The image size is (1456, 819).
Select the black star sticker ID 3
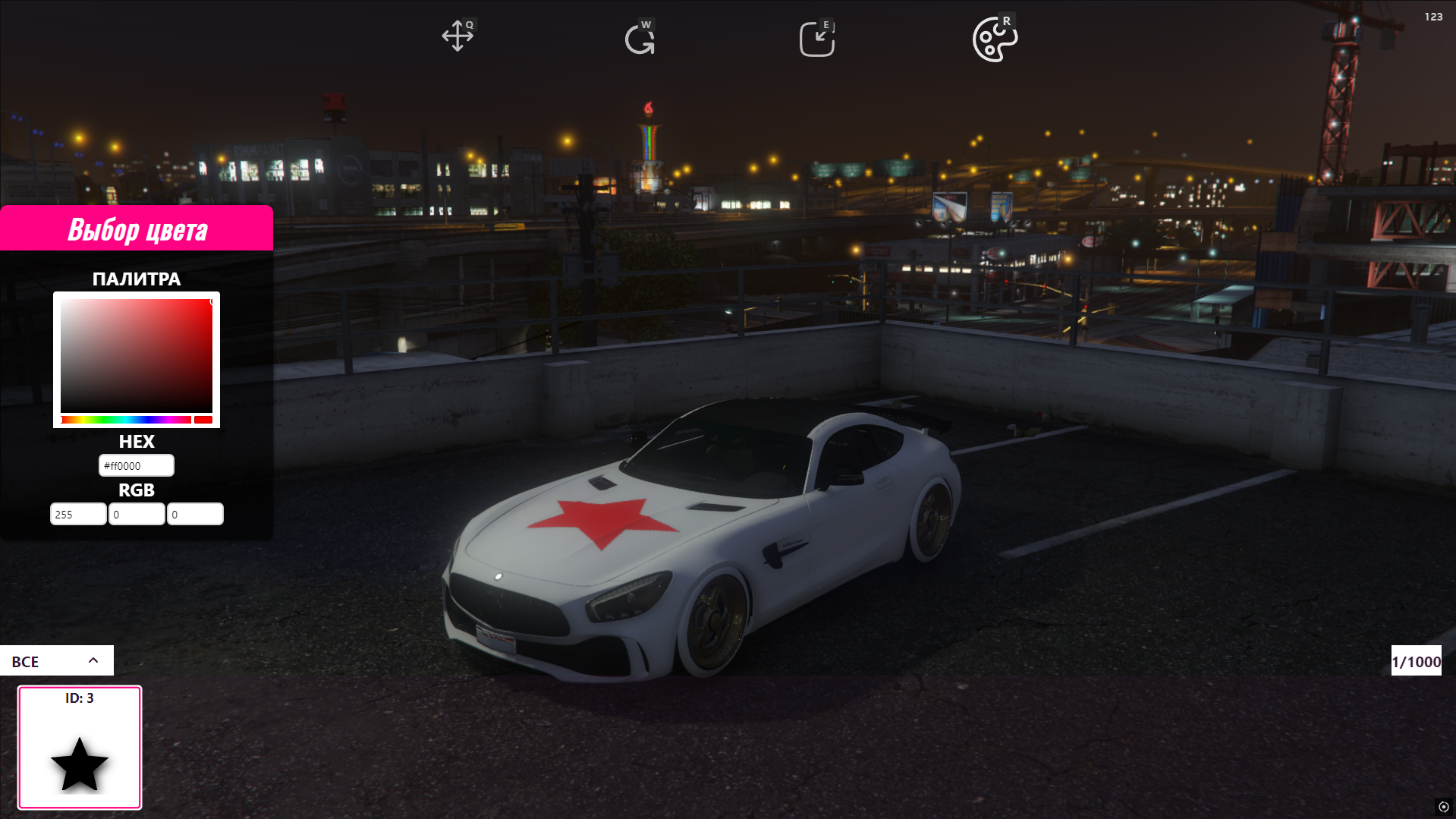tap(80, 748)
